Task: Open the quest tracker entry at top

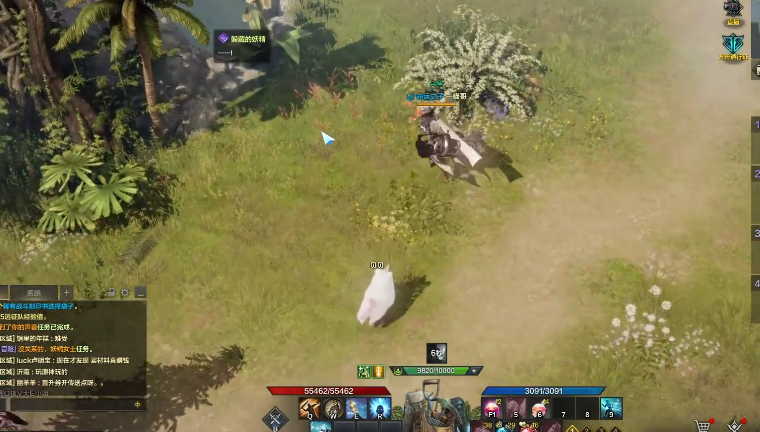Action: pyautogui.click(x=243, y=38)
